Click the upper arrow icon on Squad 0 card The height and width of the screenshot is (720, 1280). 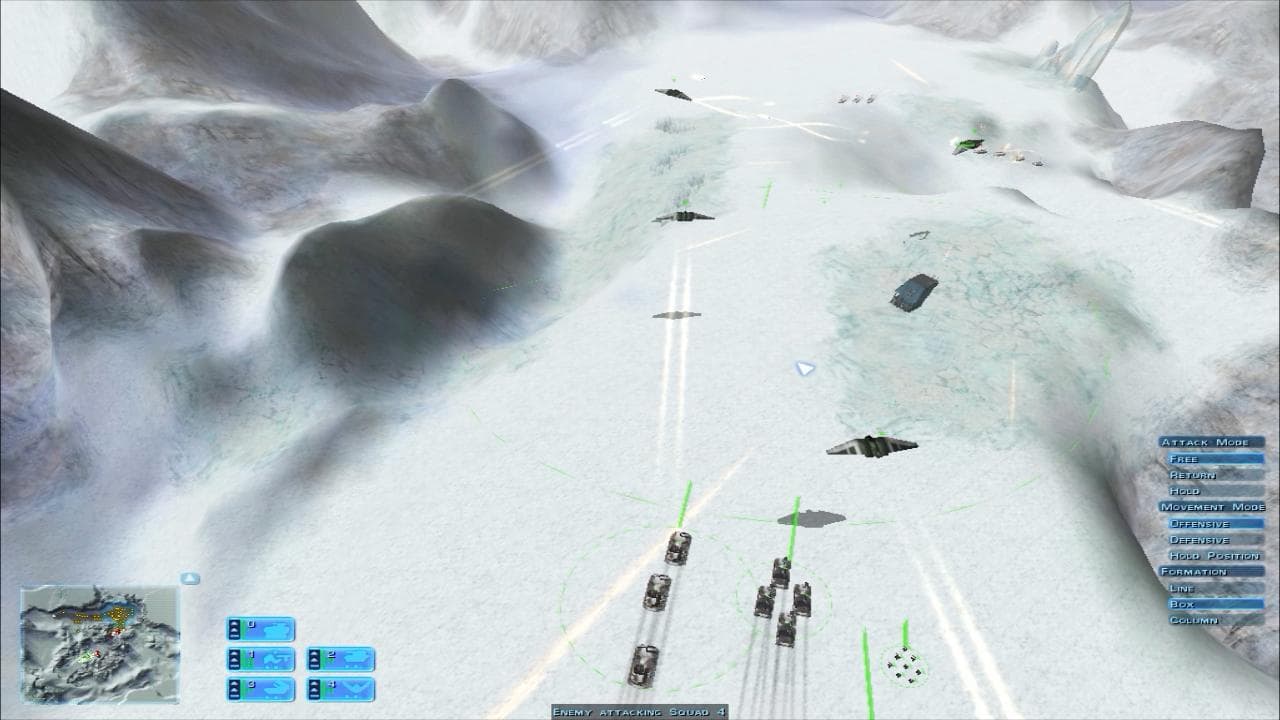pos(234,623)
